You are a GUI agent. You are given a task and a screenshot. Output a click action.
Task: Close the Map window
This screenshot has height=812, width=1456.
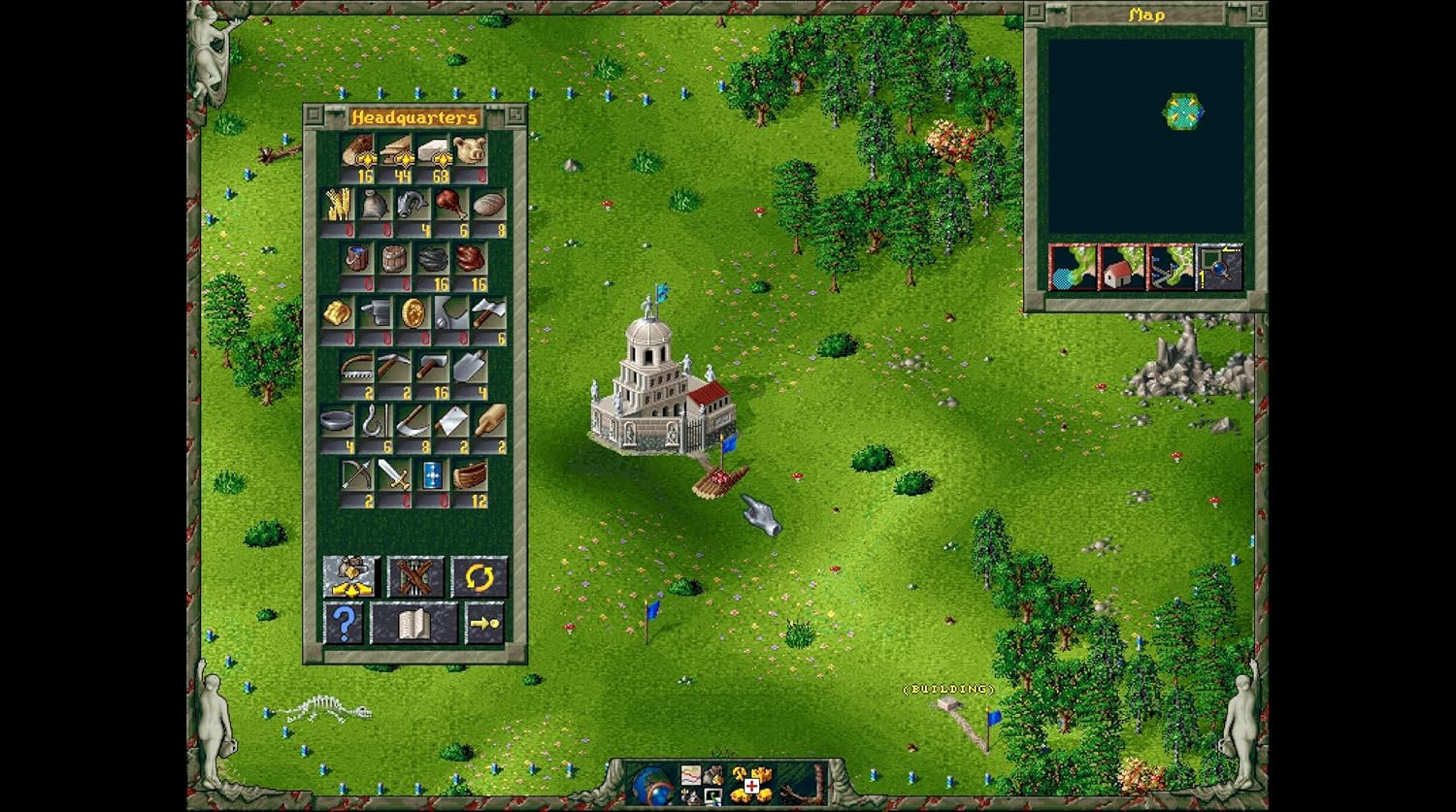pos(1036,14)
